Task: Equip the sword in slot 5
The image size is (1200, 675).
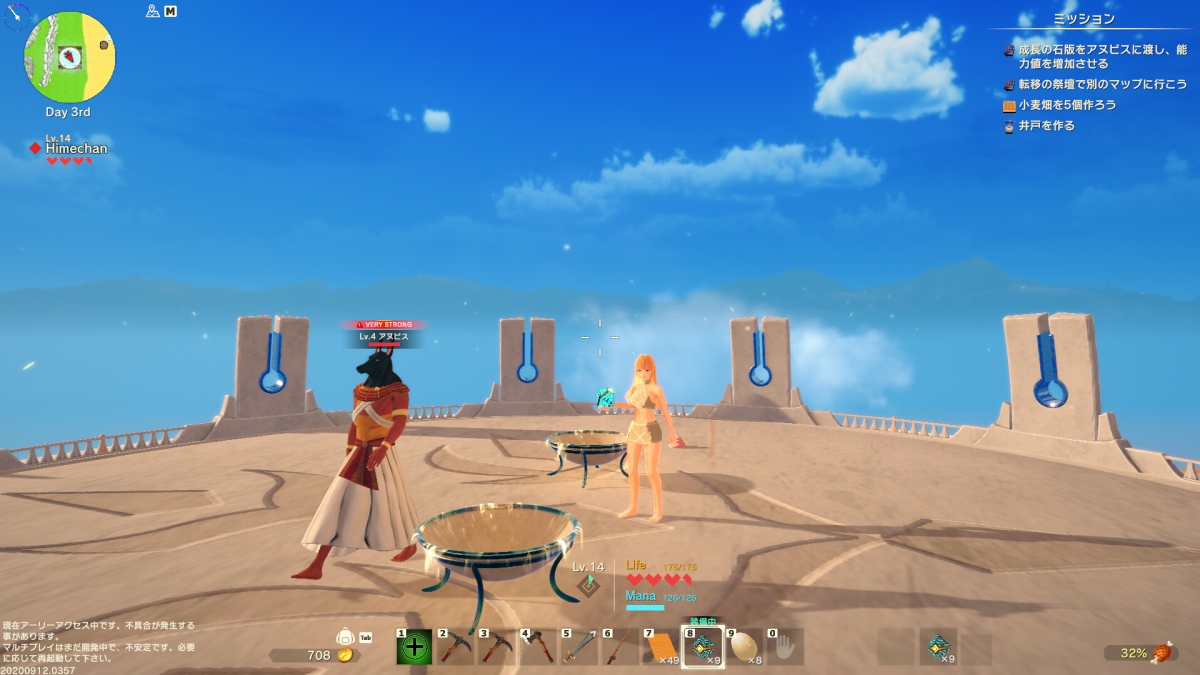Action: pyautogui.click(x=579, y=647)
